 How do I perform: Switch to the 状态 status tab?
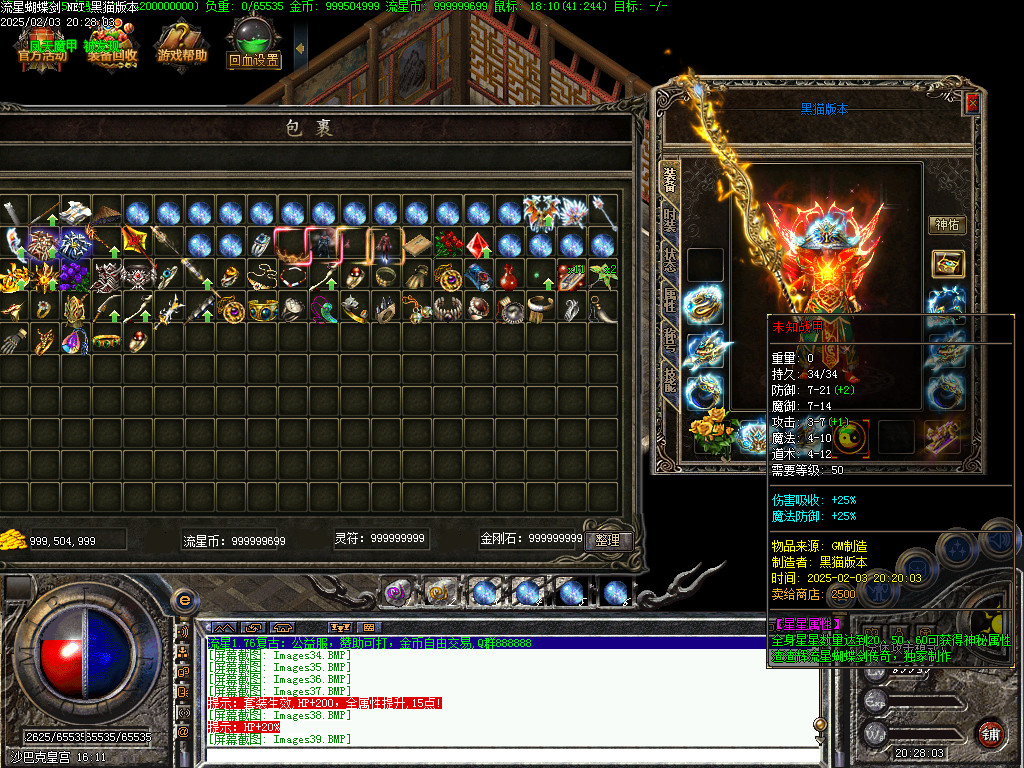pos(670,257)
